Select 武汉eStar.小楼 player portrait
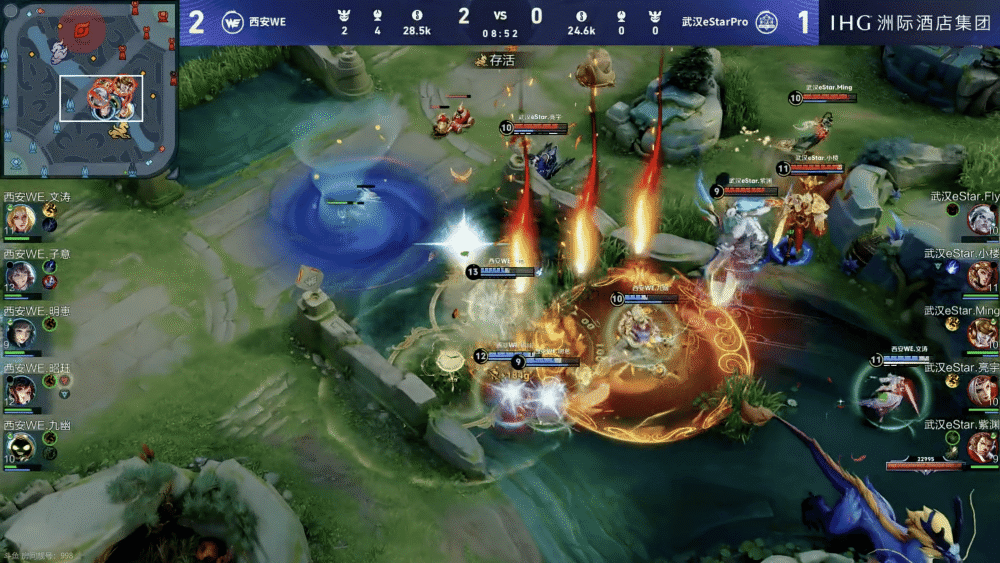 click(981, 275)
